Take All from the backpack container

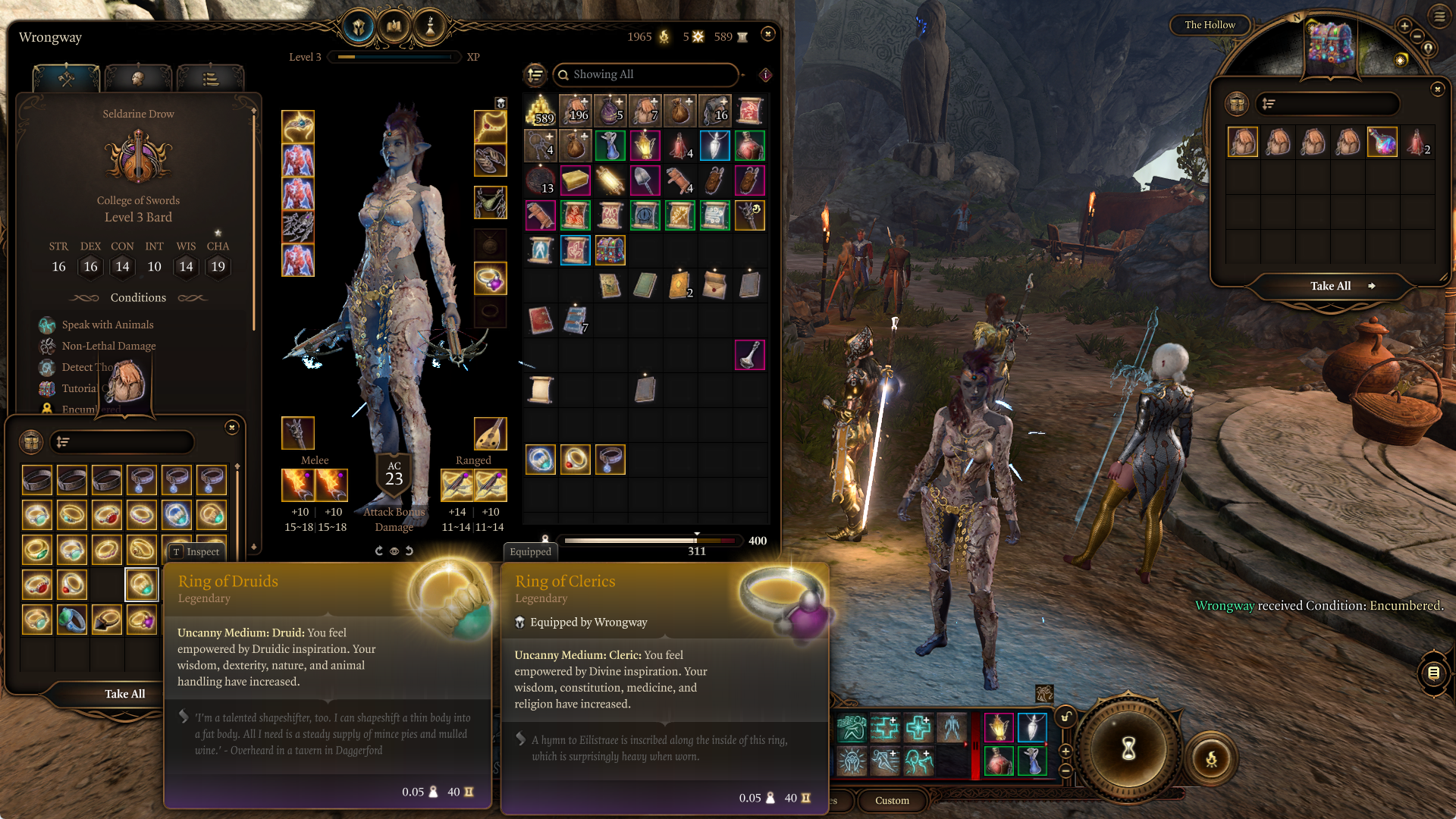coord(1331,286)
